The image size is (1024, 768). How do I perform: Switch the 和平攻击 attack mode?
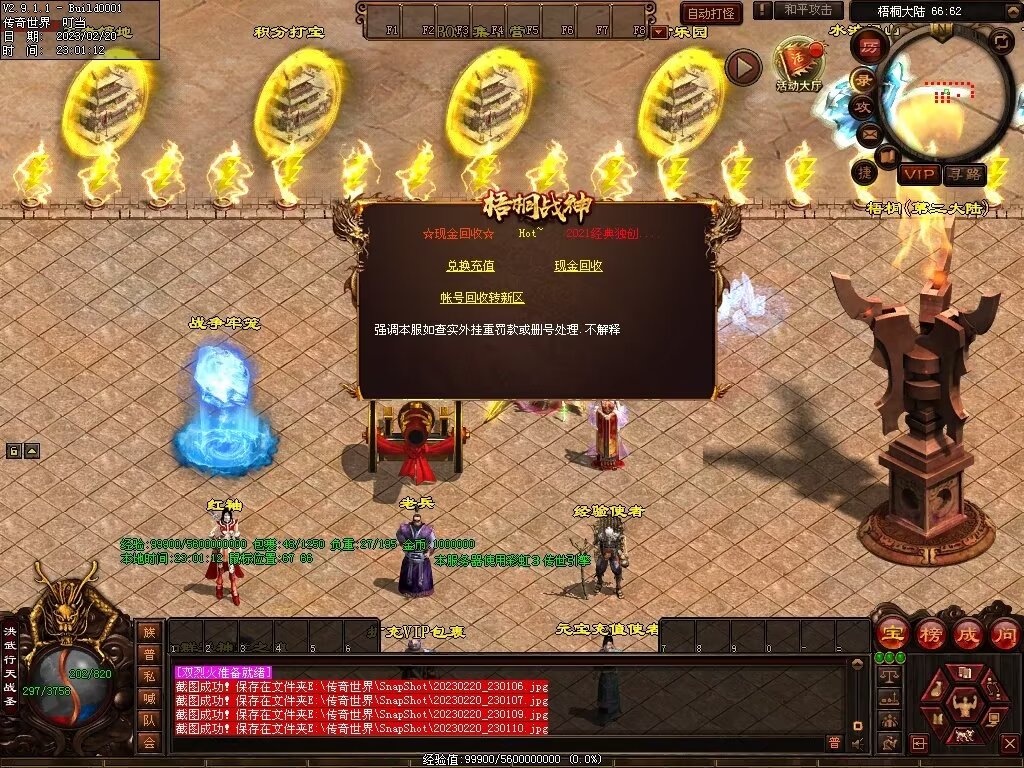coord(807,10)
